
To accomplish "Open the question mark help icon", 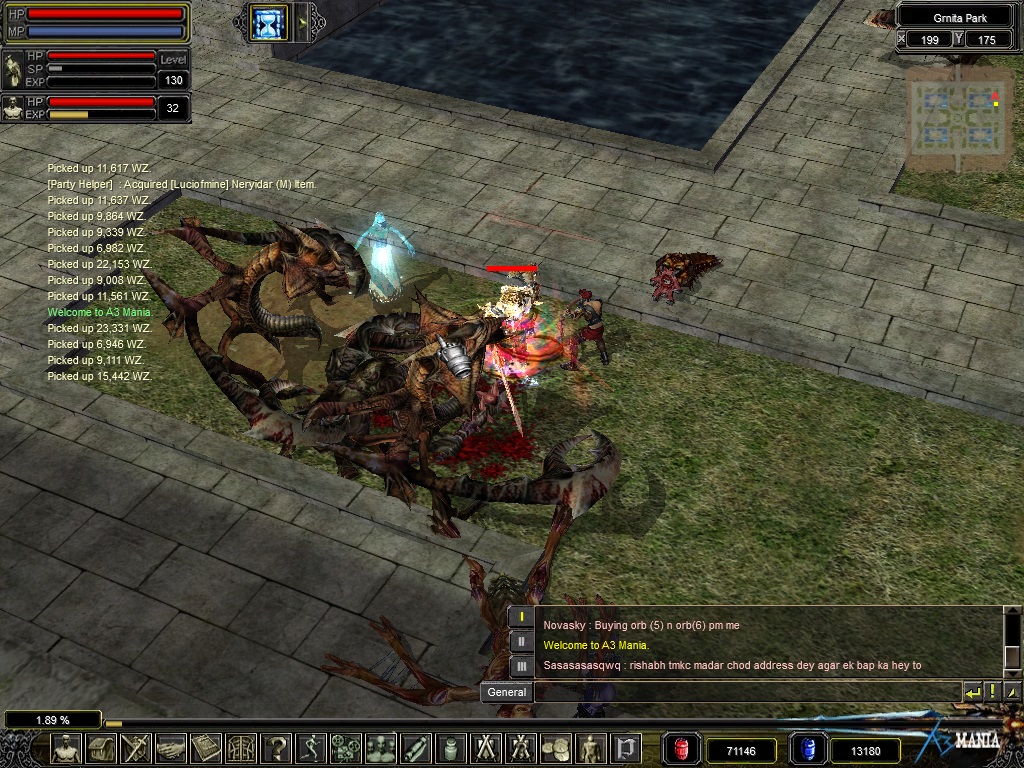I will point(277,748).
